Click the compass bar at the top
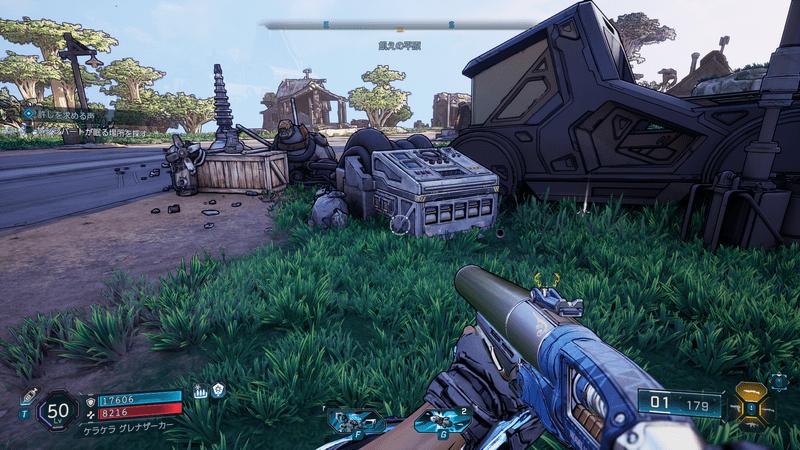Image resolution: width=800 pixels, height=450 pixels. click(400, 23)
